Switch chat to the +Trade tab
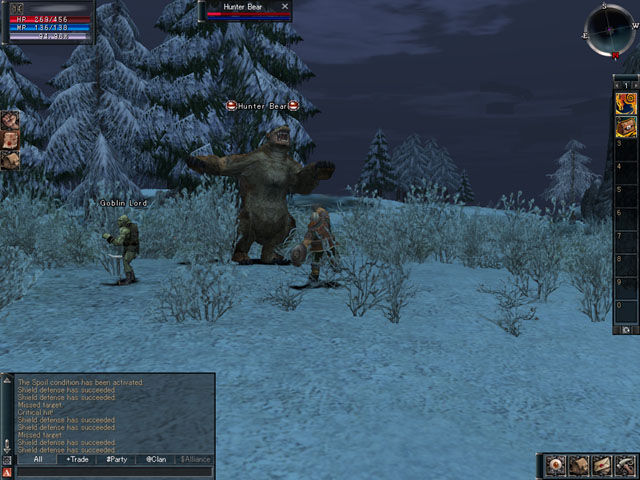Viewport: 640px width, 480px height. [77, 459]
